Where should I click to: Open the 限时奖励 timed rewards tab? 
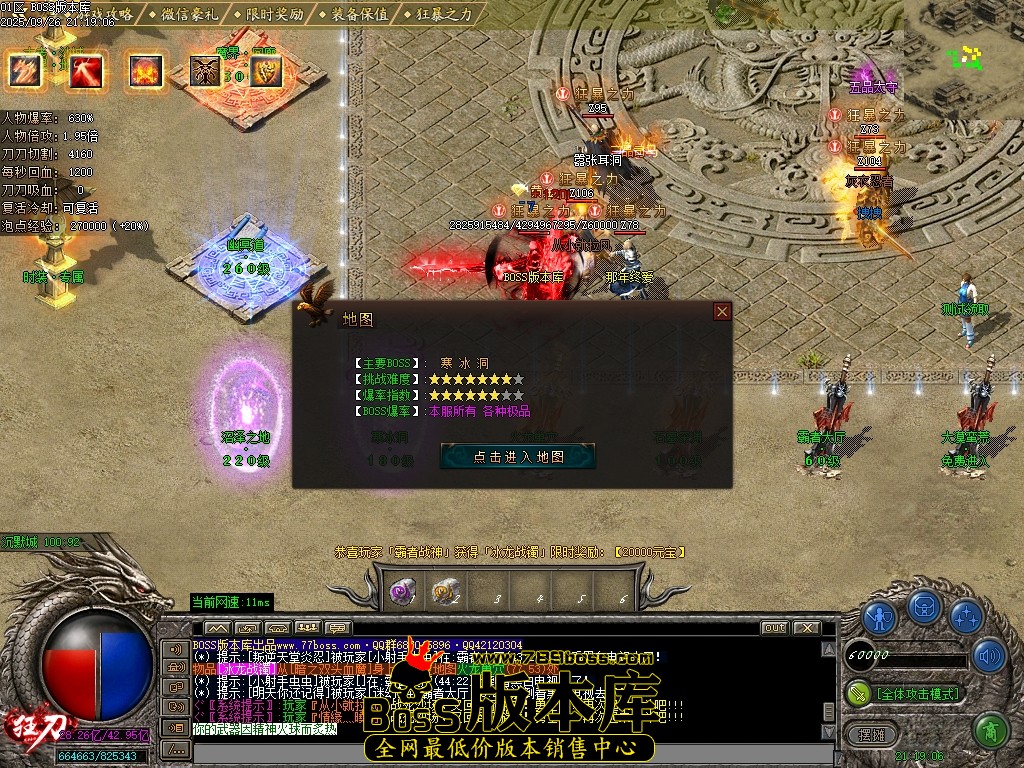(x=271, y=14)
